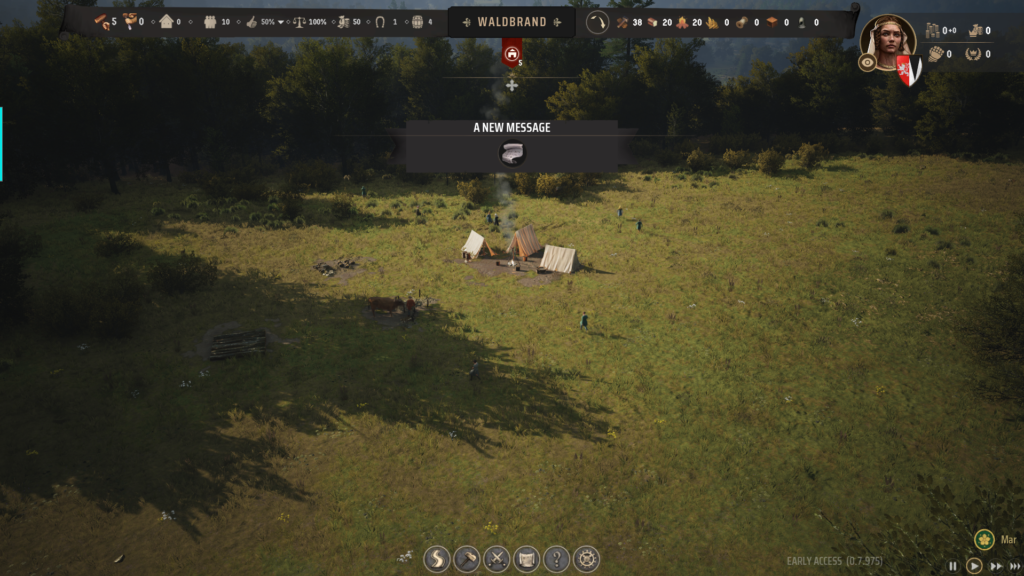Set game speed to normal play
Screen dimensions: 1024x576
(x=974, y=566)
